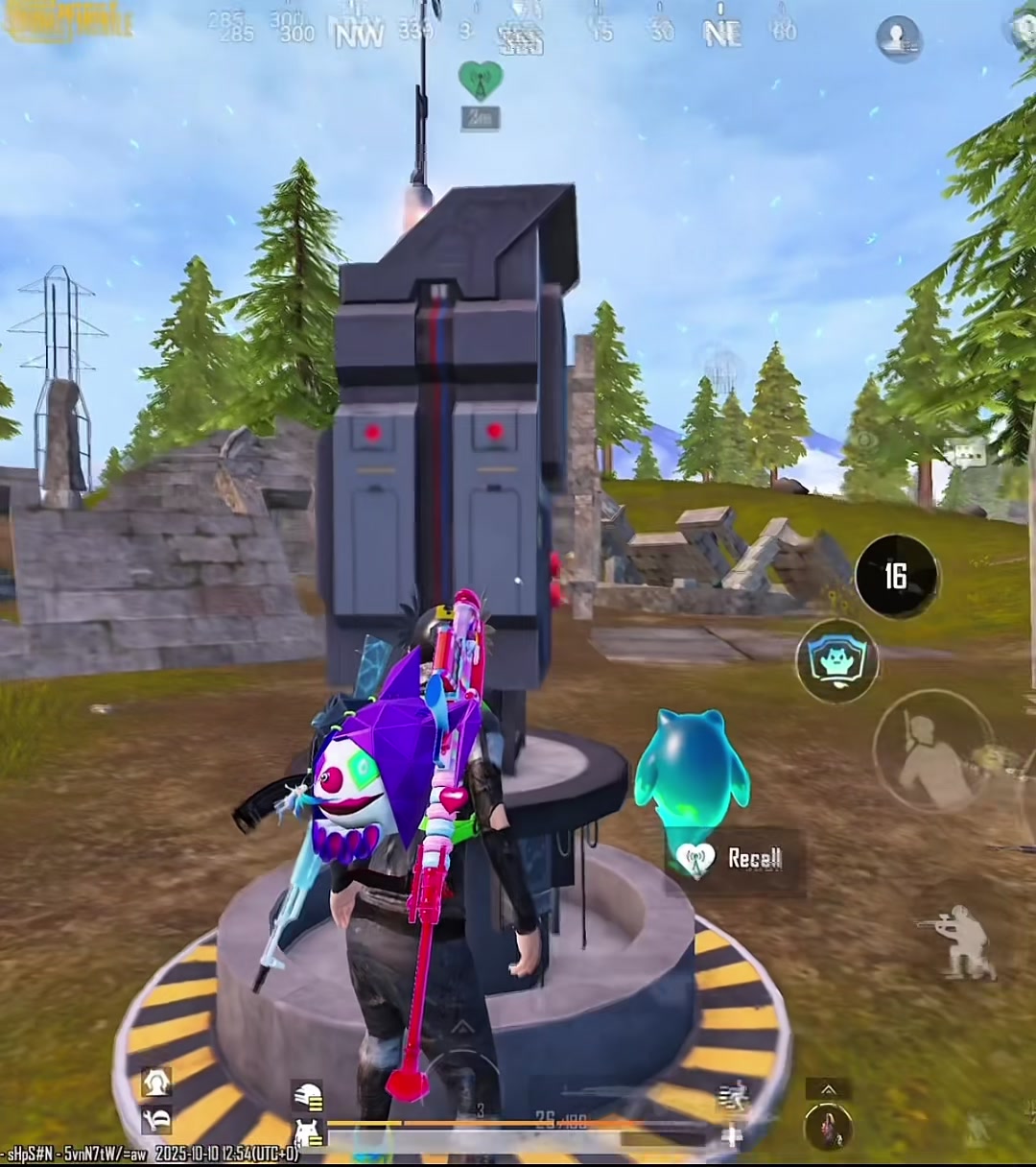Tap the sprint running figure icon
This screenshot has height=1167, width=1036.
732,1096
